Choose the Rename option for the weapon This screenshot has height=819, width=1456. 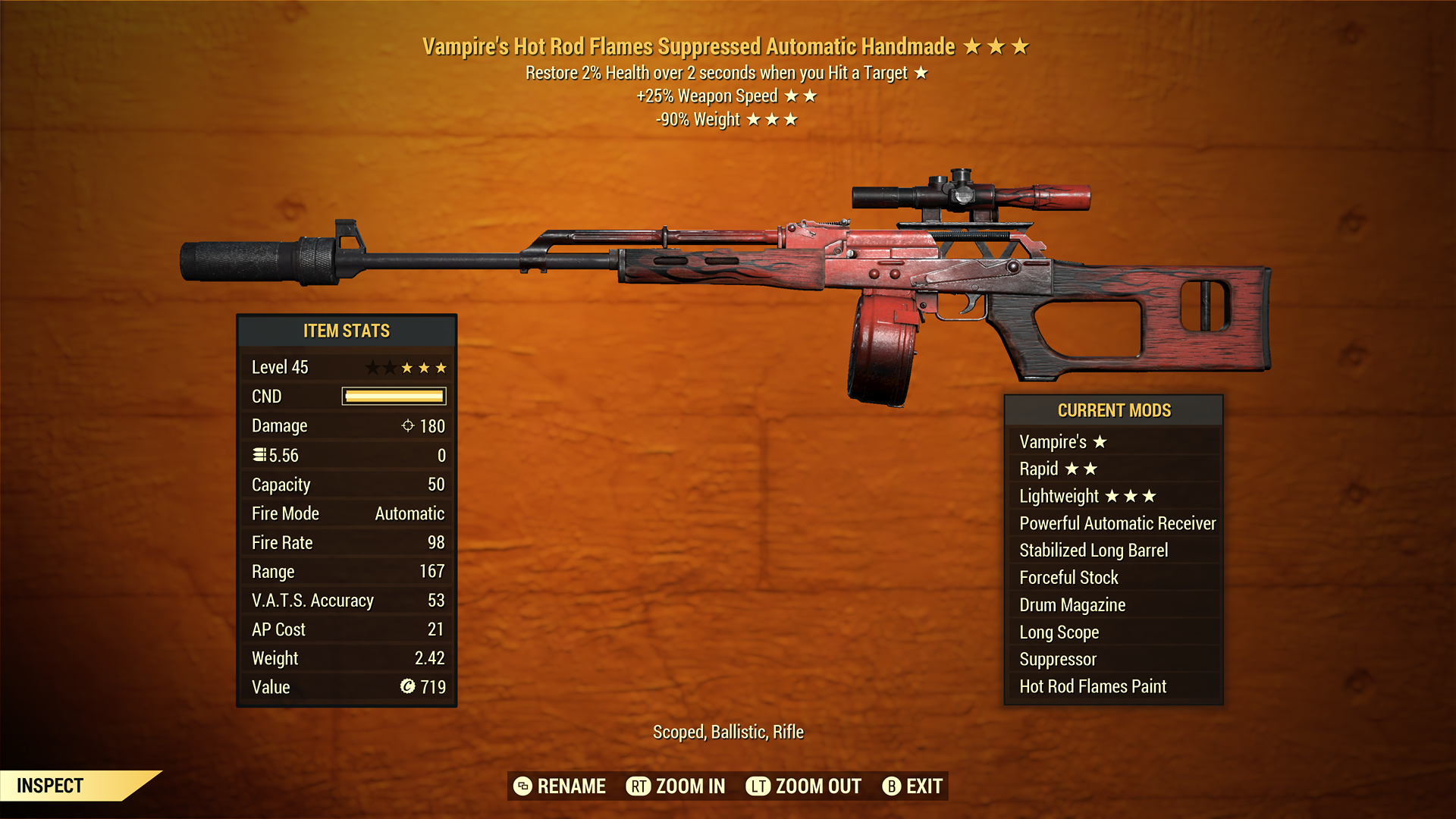(x=560, y=786)
